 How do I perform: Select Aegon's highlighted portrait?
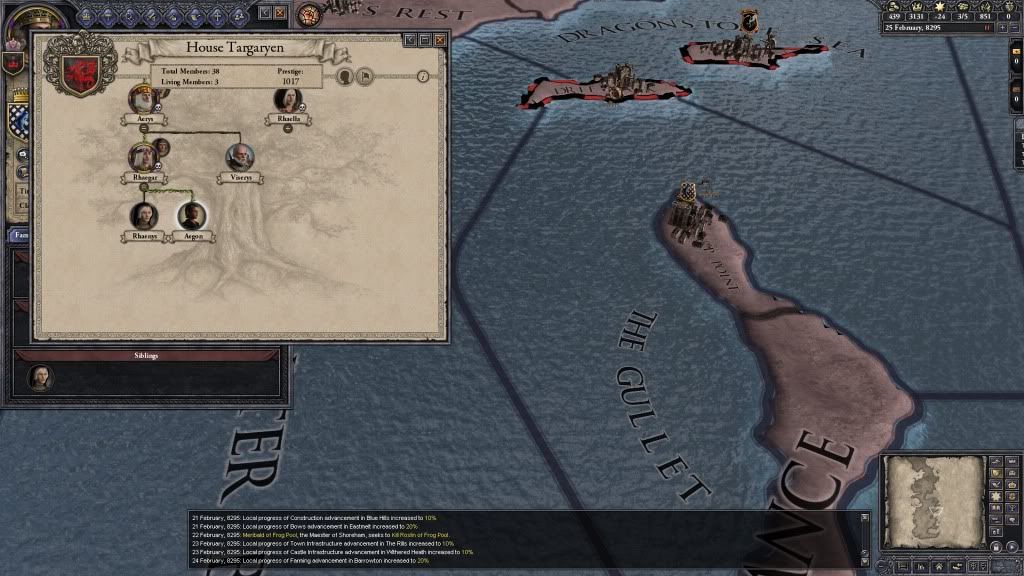click(191, 215)
